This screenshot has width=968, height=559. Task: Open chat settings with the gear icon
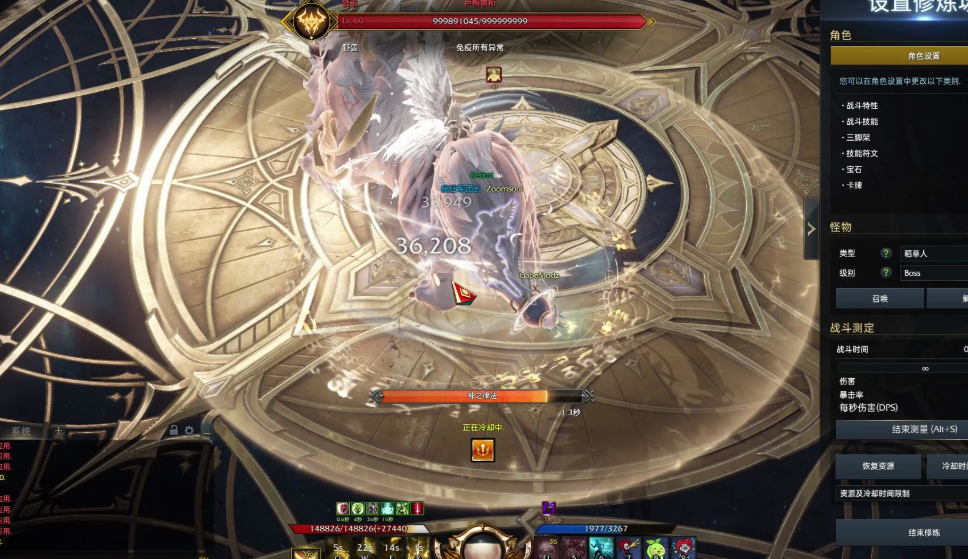coord(189,431)
